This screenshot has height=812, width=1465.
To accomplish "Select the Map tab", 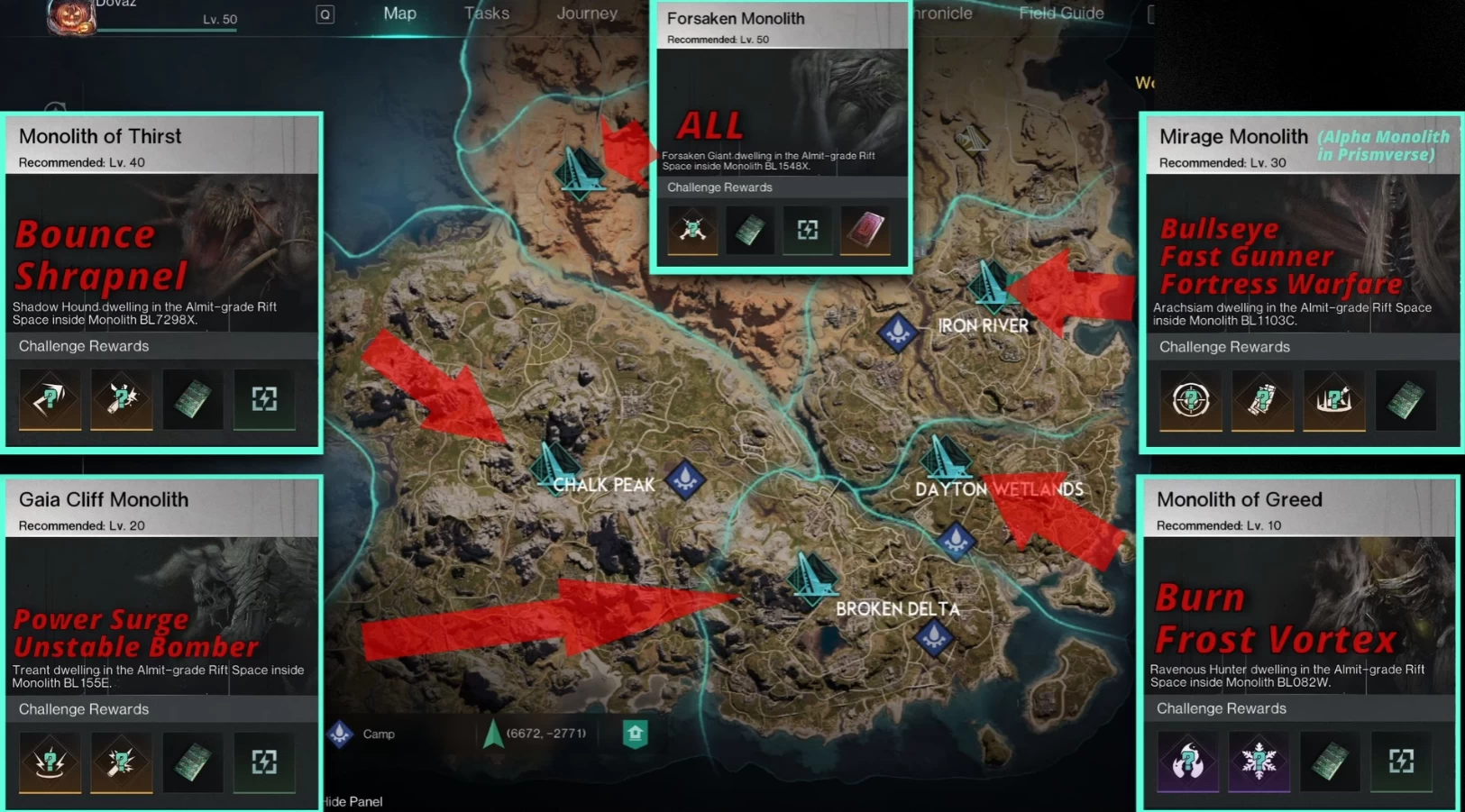I will tap(399, 14).
